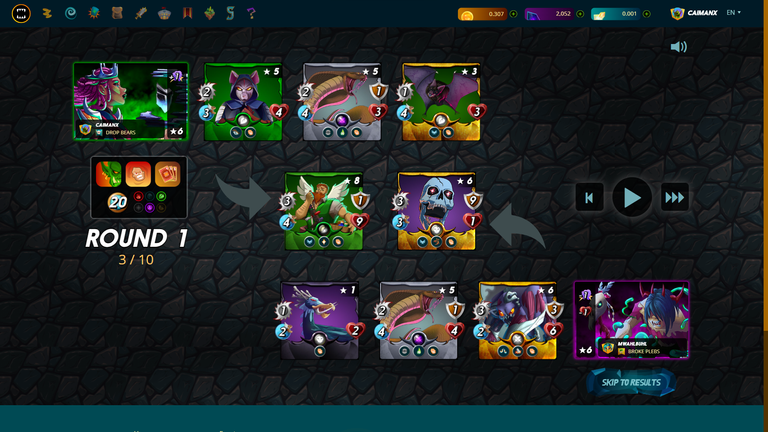768x432 pixels.
Task: Select the angry face ruleset icon
Action: tap(137, 174)
